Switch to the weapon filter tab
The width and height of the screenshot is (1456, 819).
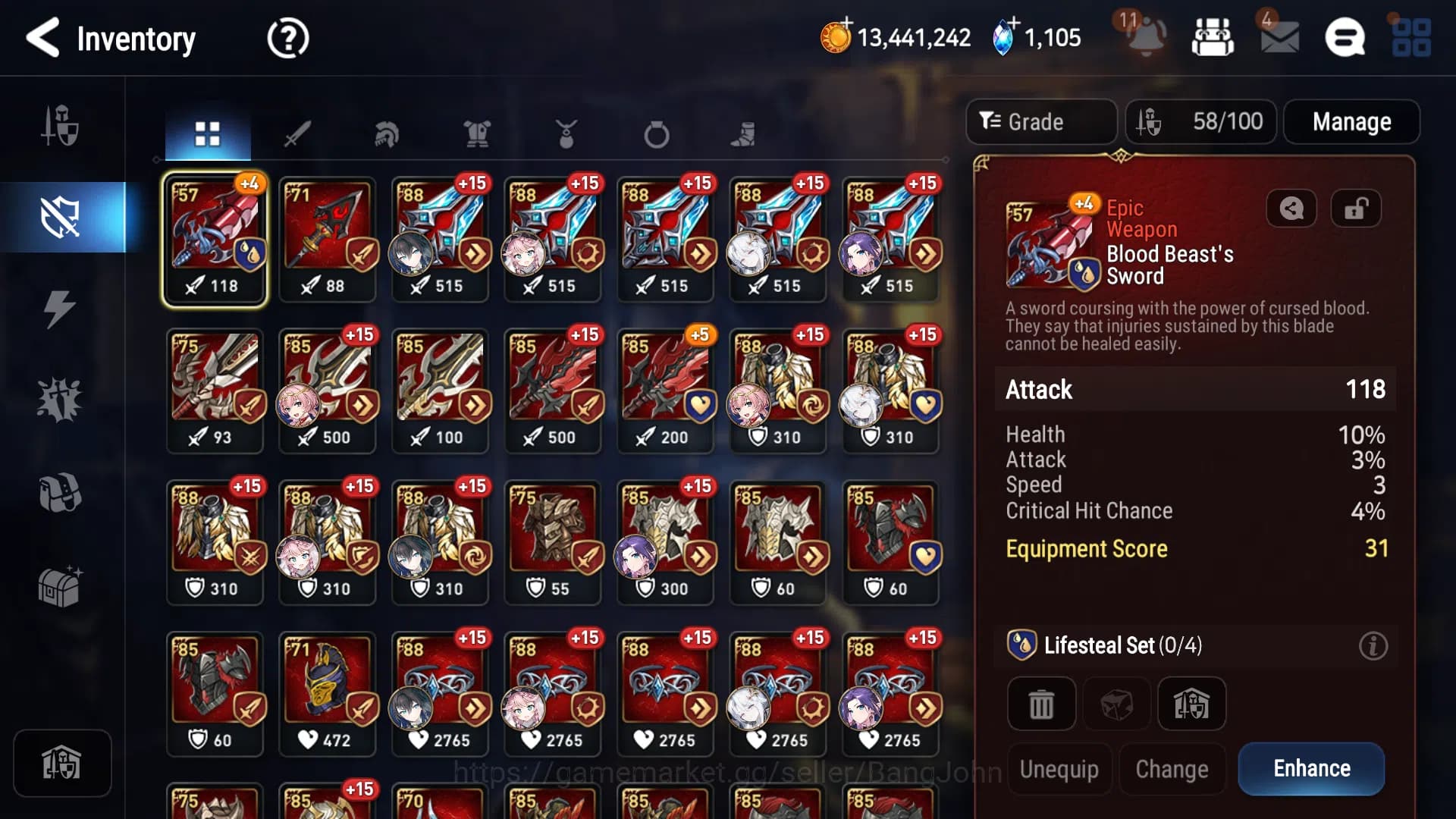pos(298,133)
